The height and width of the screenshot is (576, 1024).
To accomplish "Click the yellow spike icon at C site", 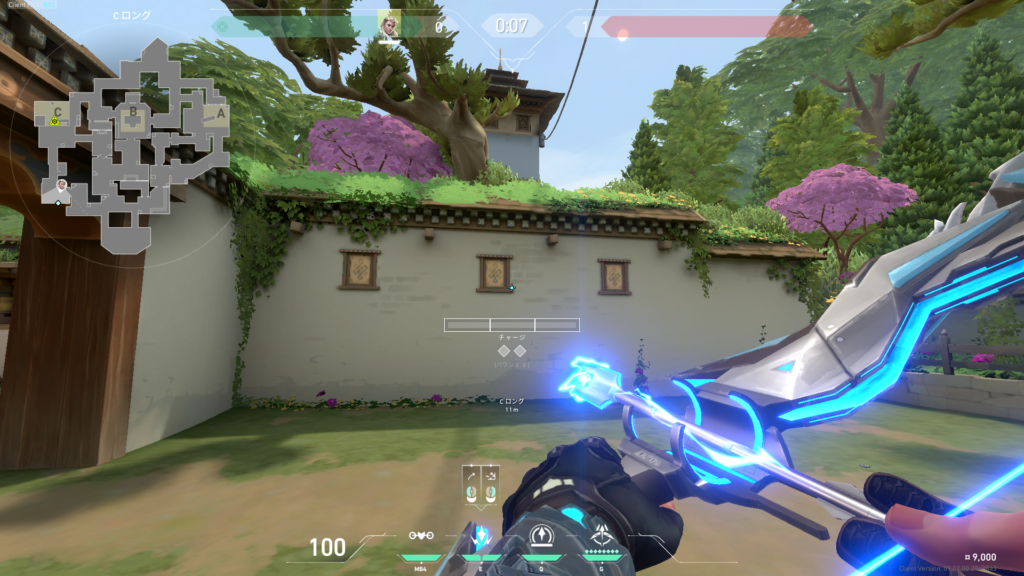I will click(x=55, y=122).
